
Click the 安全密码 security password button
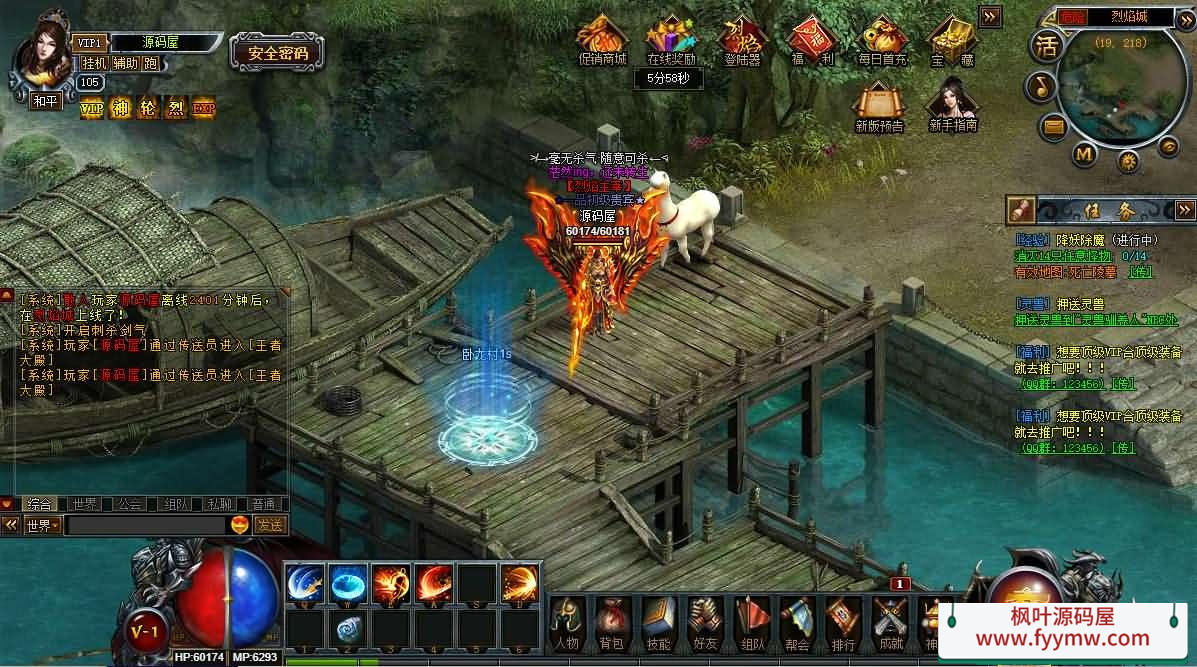278,53
